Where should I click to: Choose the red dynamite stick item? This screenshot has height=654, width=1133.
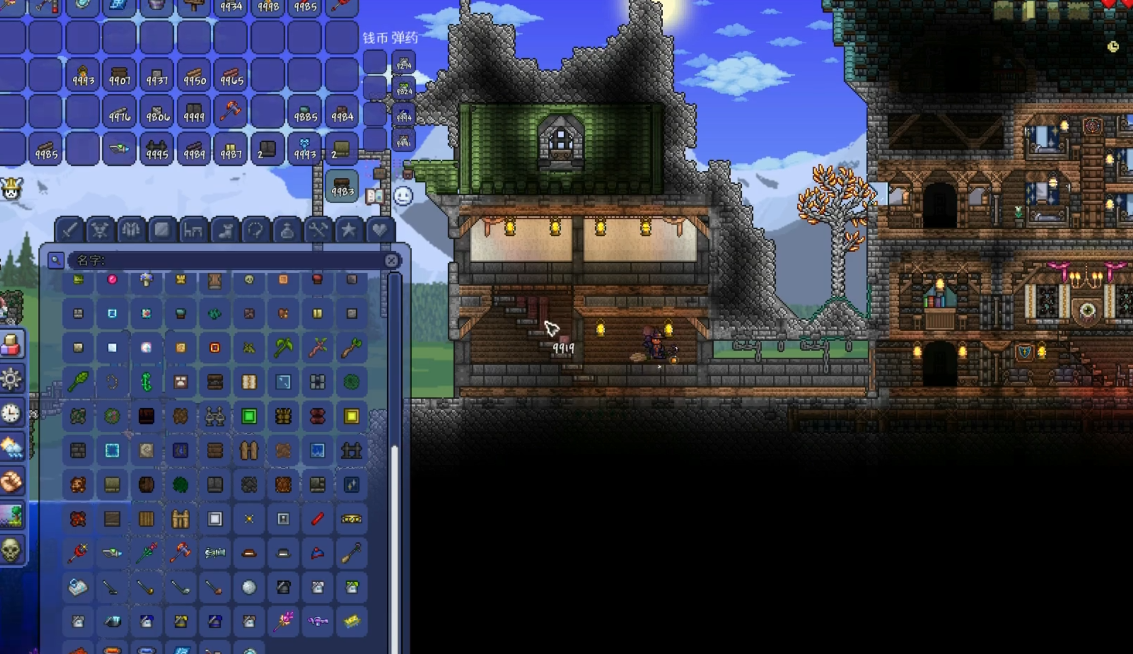pos(317,519)
